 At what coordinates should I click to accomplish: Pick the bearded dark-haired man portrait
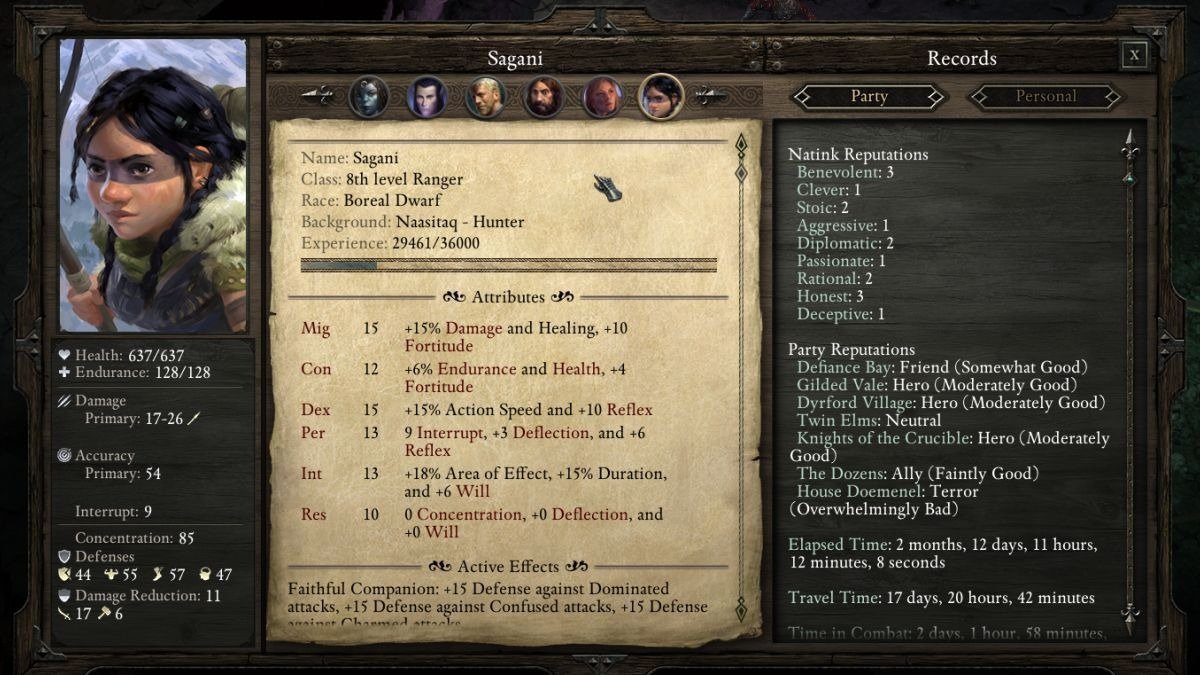[544, 97]
